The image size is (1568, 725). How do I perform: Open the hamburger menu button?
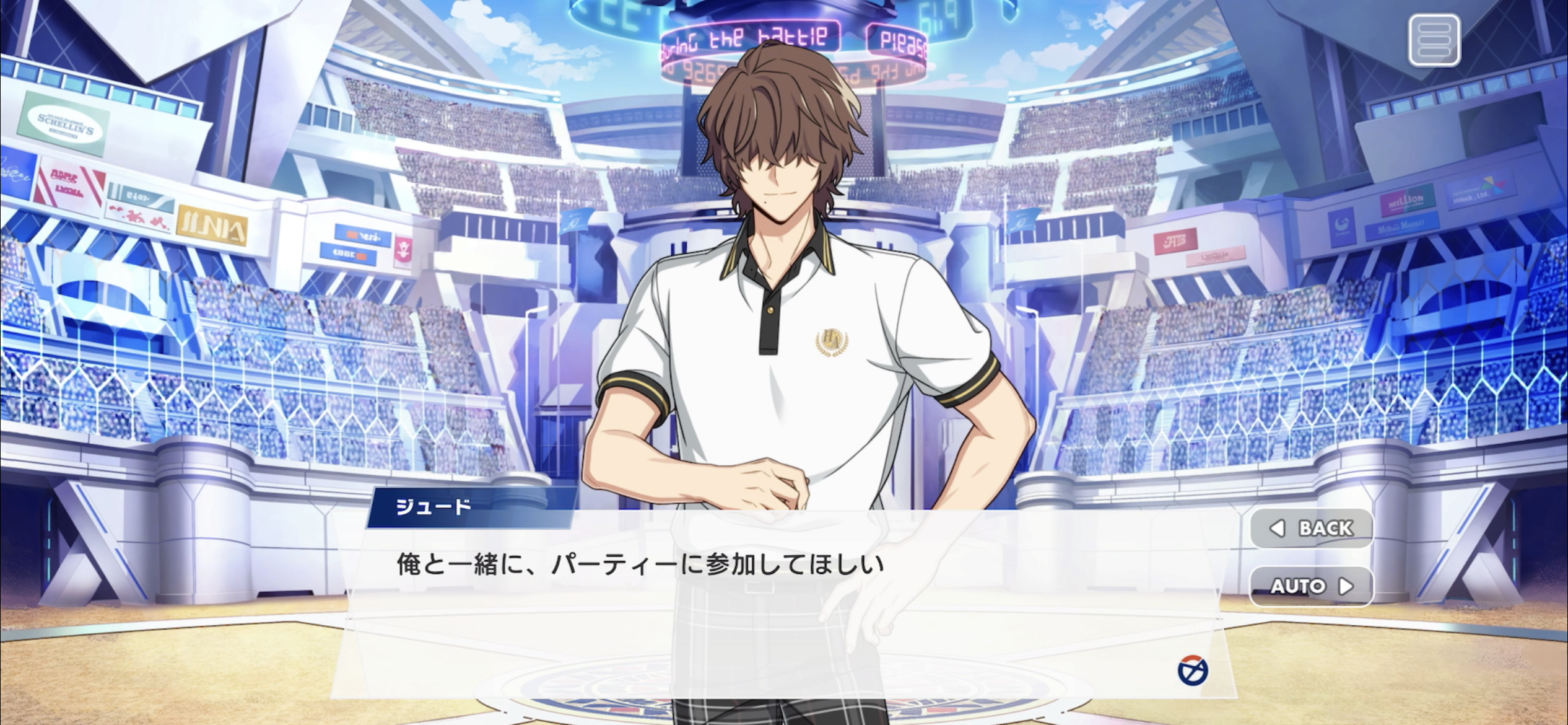pyautogui.click(x=1434, y=41)
